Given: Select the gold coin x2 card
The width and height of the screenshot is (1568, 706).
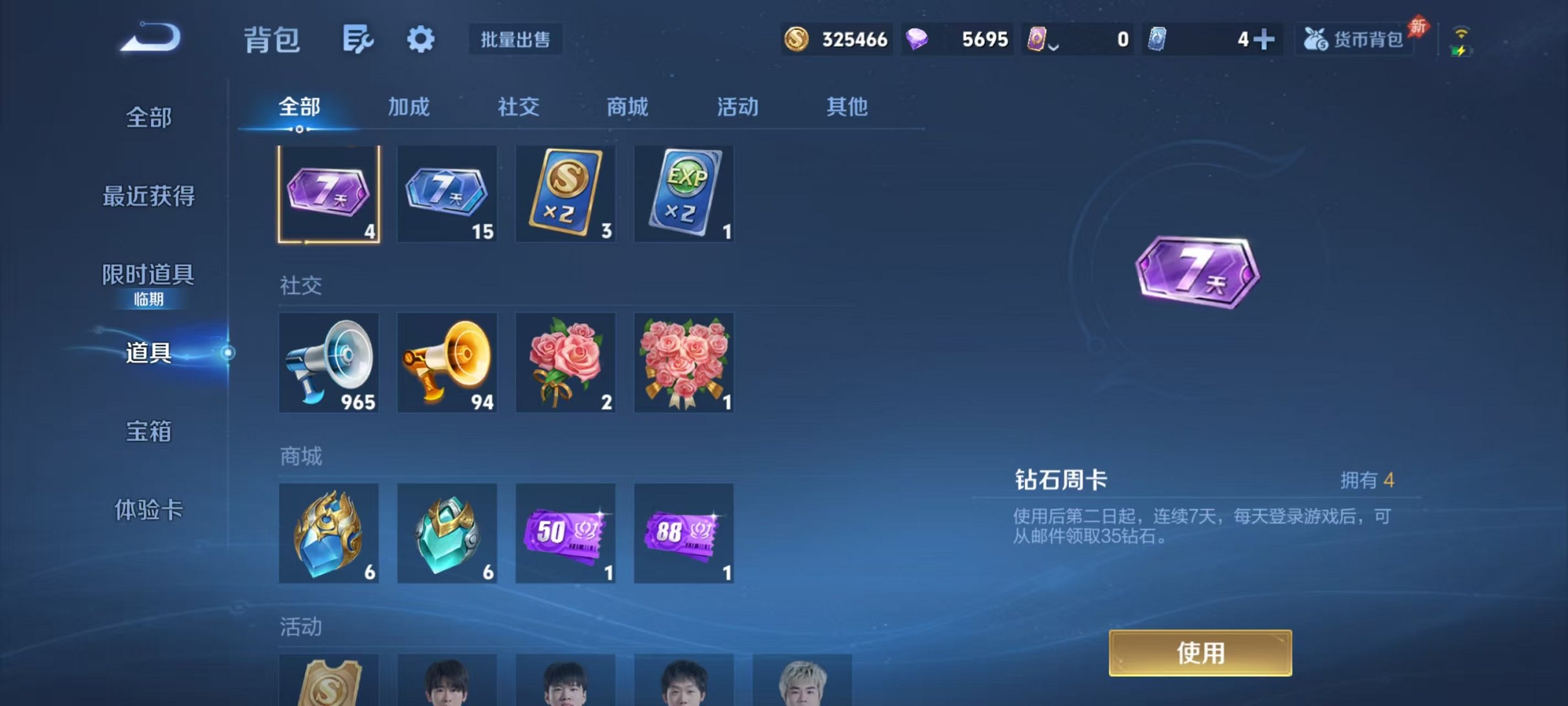Looking at the screenshot, I should coord(565,193).
